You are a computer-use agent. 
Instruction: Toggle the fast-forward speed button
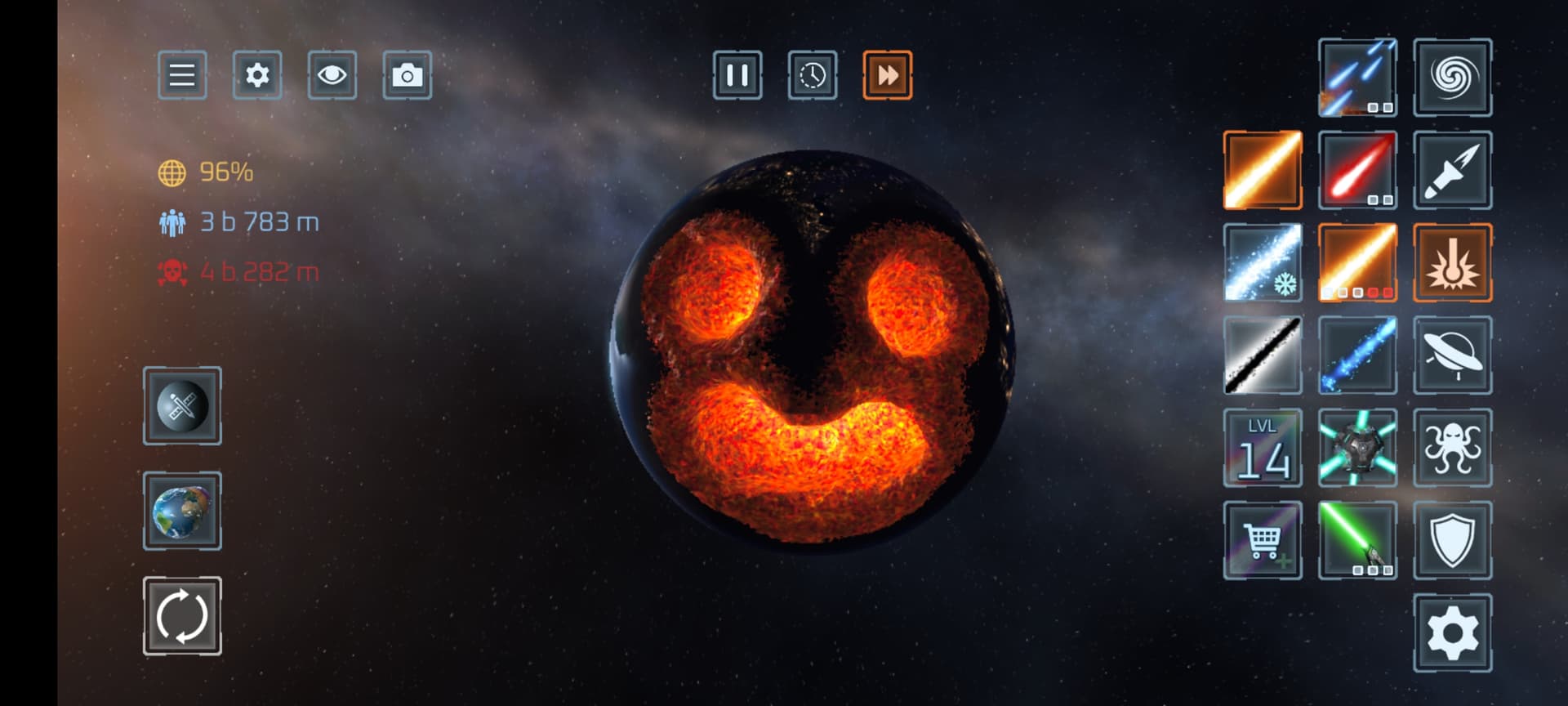(887, 75)
